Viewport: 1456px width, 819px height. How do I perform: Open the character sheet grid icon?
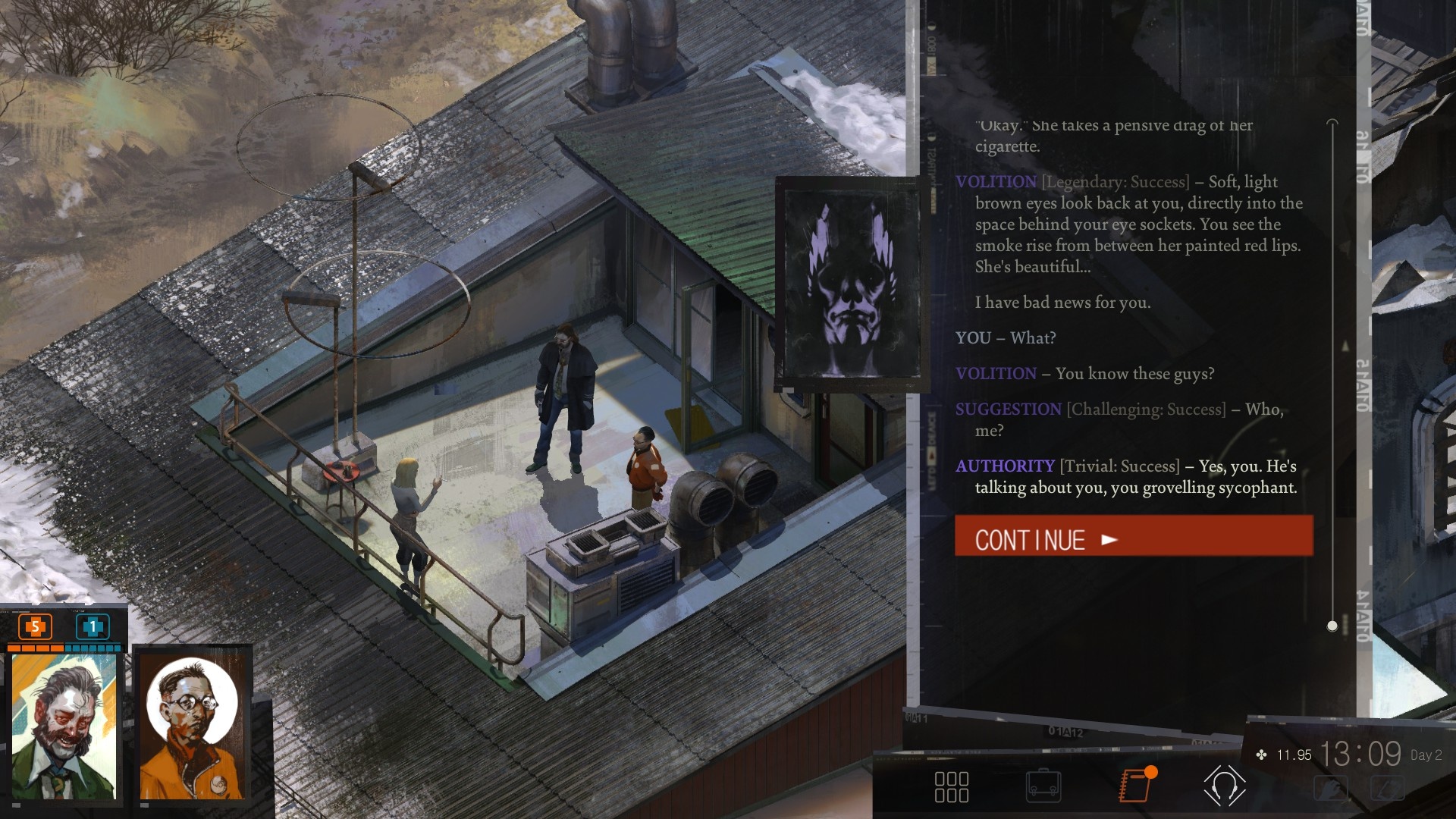tap(952, 787)
